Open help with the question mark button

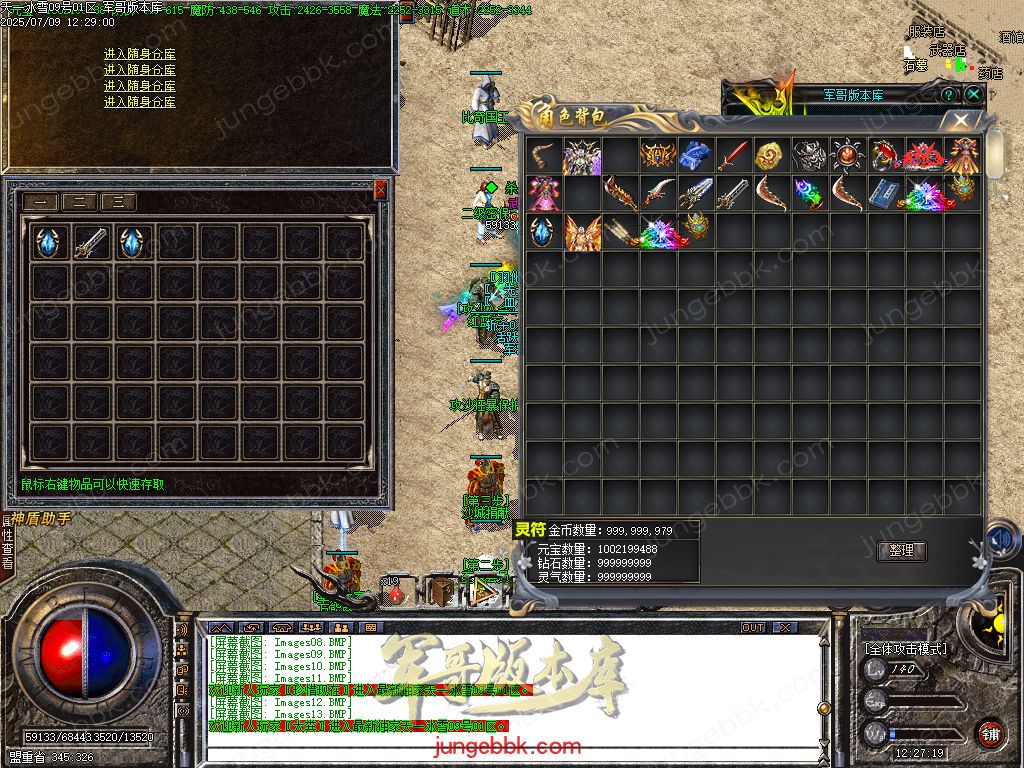point(949,94)
